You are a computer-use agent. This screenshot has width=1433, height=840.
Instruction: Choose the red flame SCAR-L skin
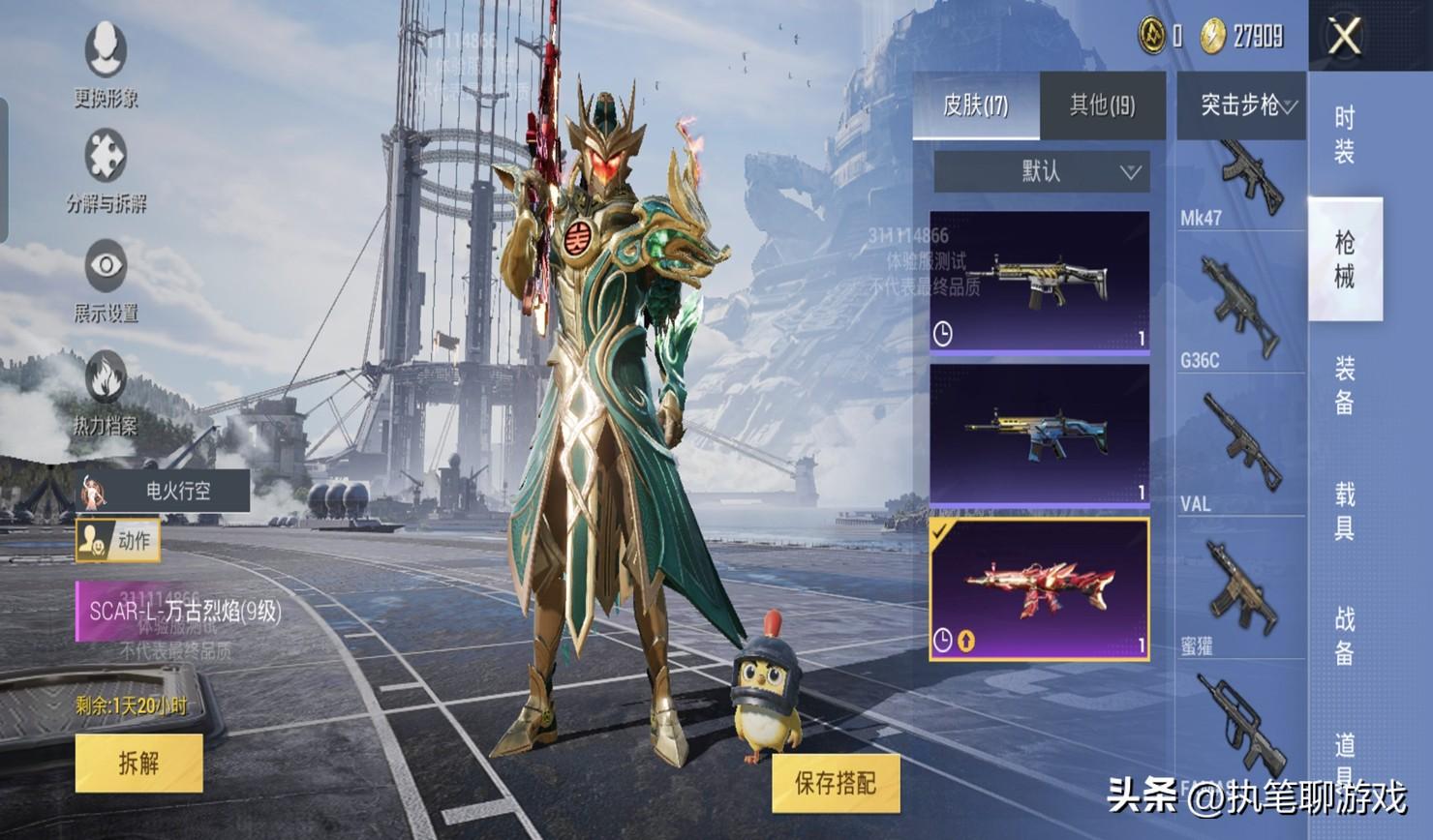tap(1040, 588)
